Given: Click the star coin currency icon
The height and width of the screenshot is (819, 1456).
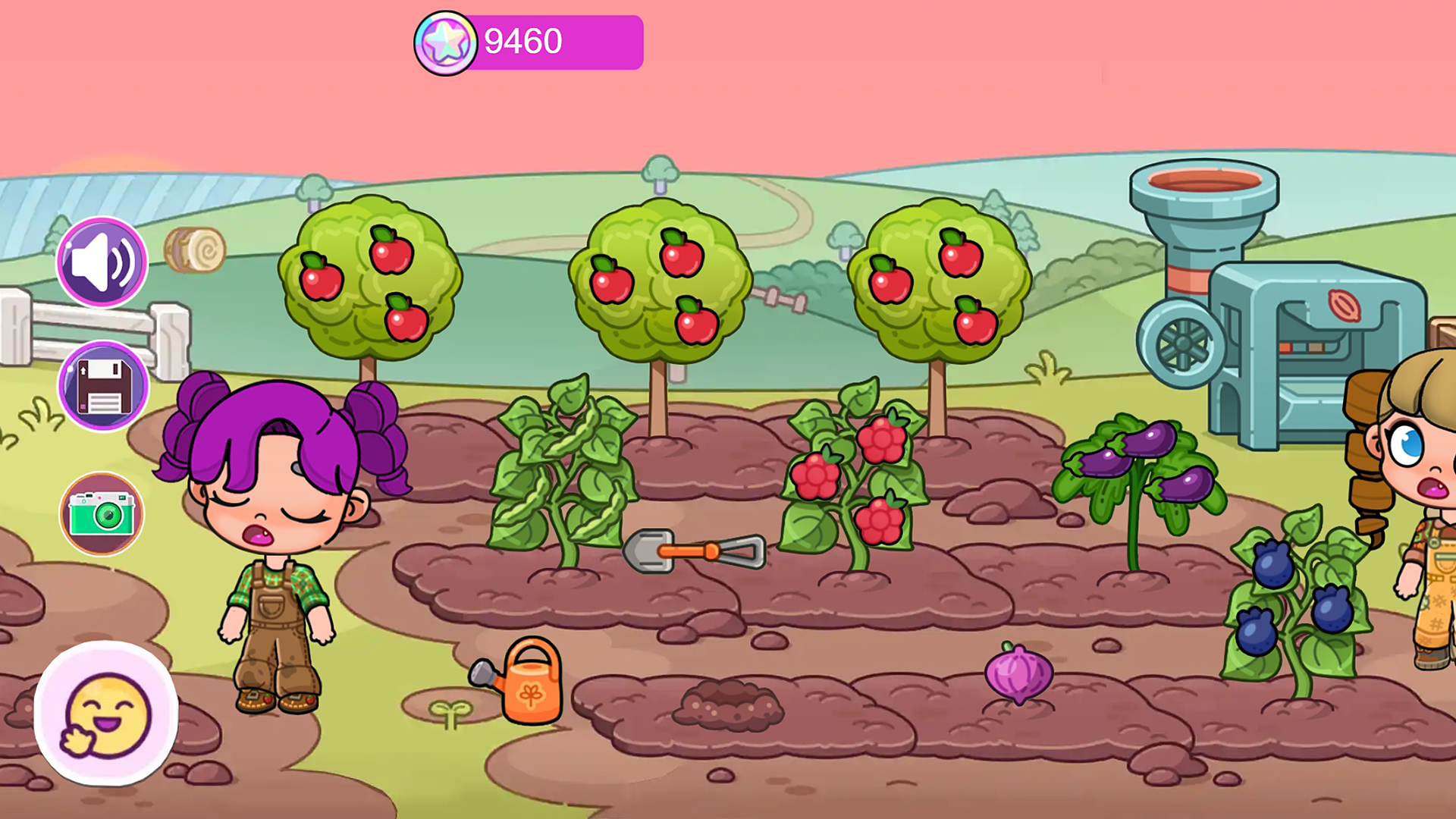Looking at the screenshot, I should point(447,42).
